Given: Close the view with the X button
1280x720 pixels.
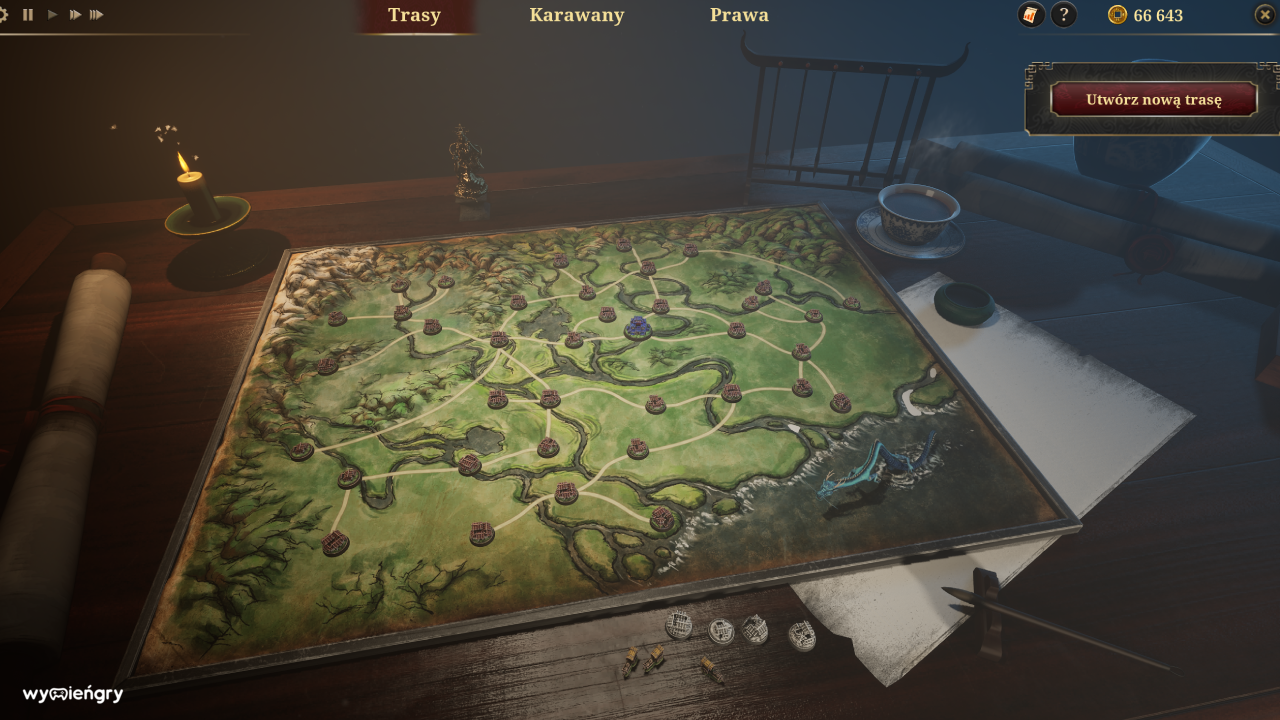Looking at the screenshot, I should pos(1265,14).
